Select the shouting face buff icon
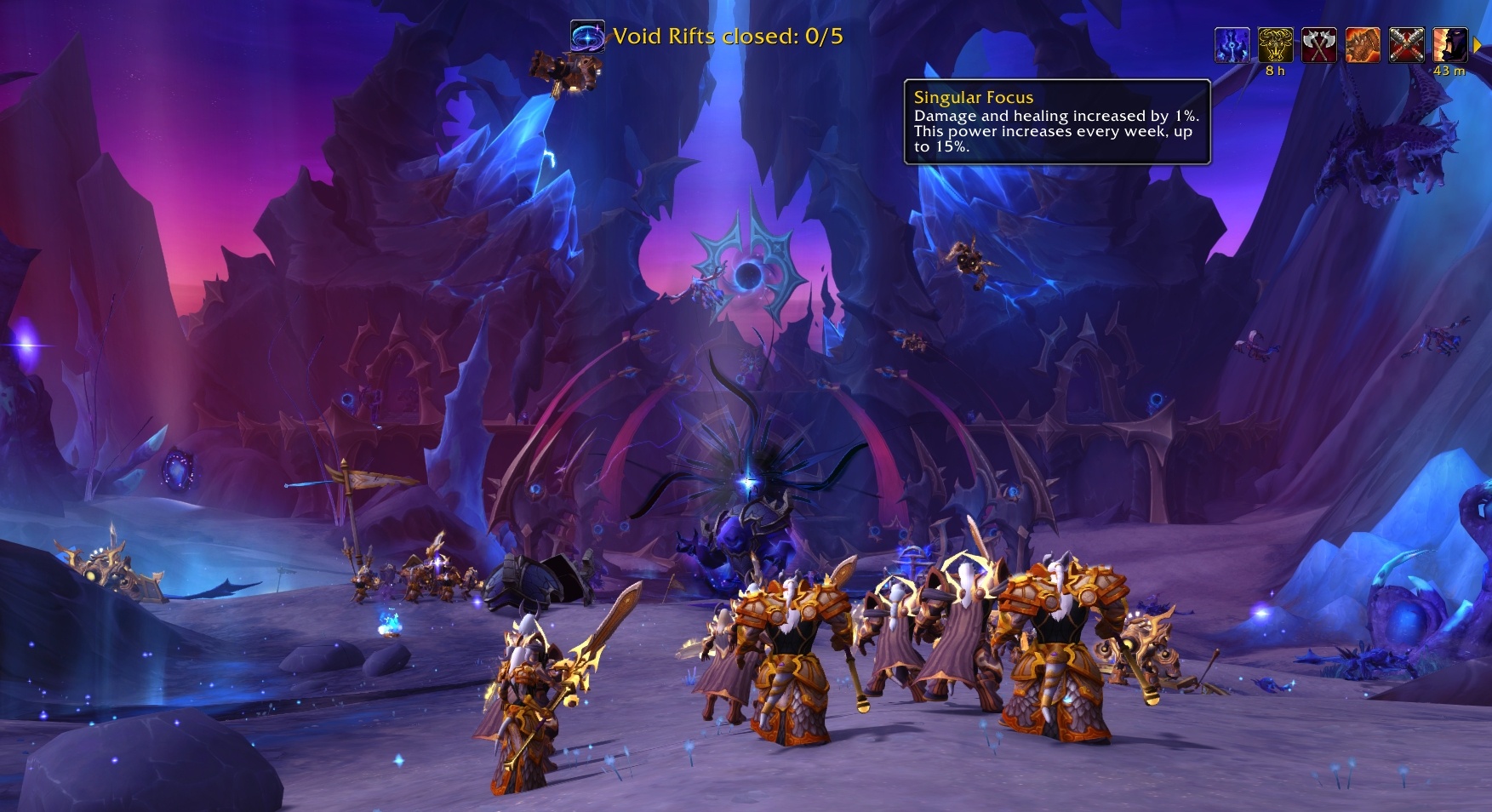Image resolution: width=1492 pixels, height=812 pixels. tap(1449, 45)
